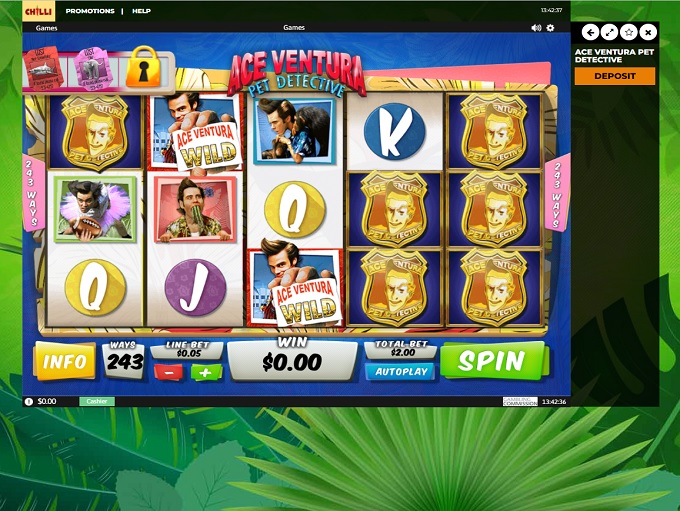The image size is (680, 511).
Task: Click the locked padlock bonus feature
Action: (x=142, y=67)
